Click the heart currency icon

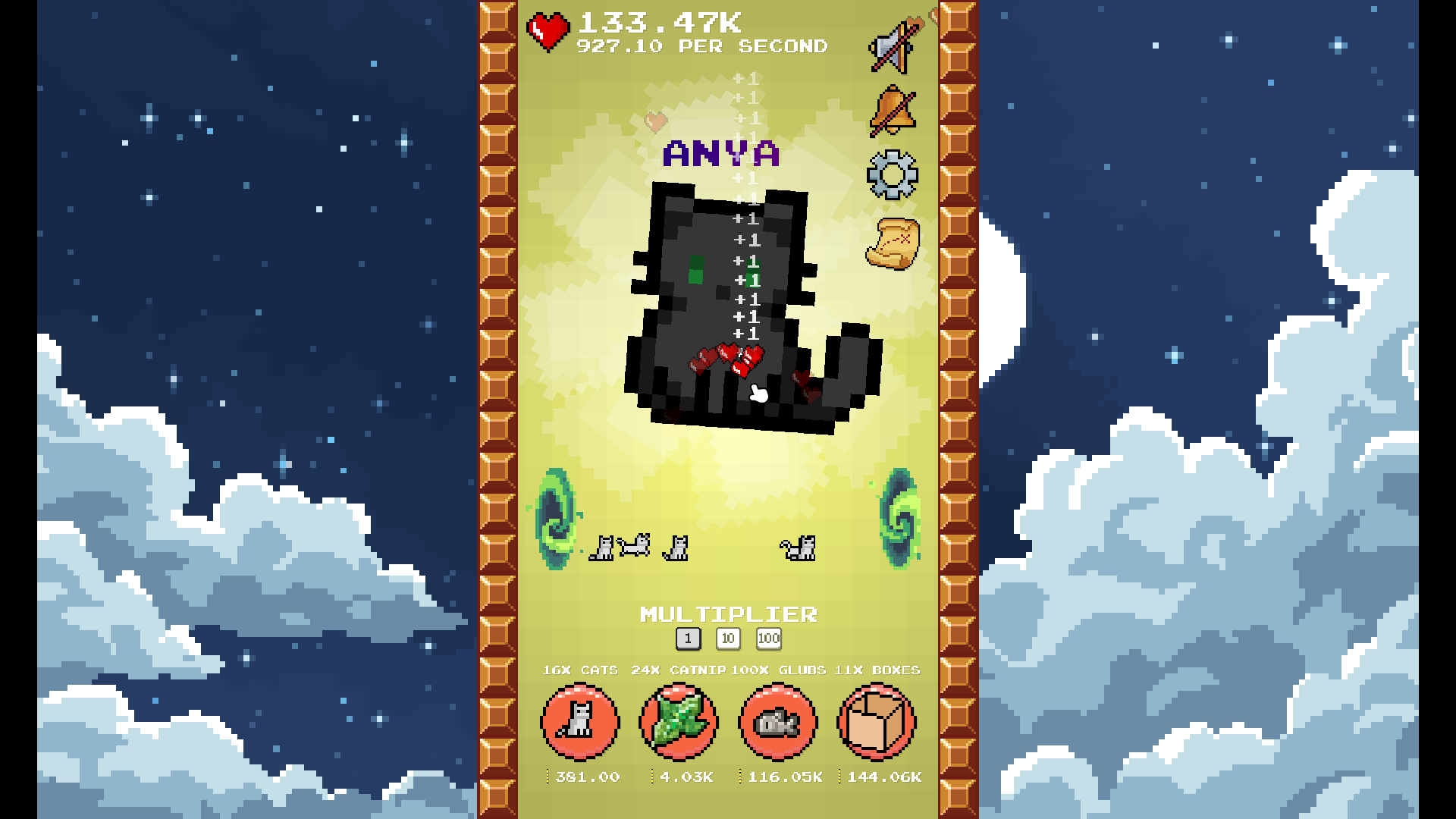click(x=548, y=29)
